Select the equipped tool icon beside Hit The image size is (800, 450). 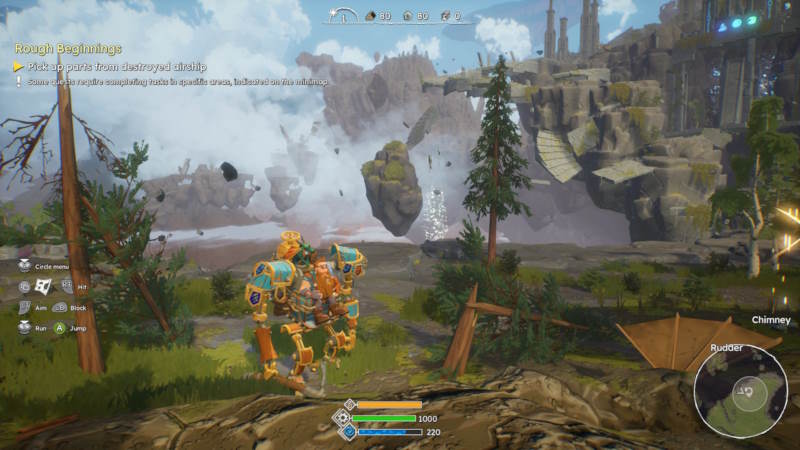click(43, 286)
